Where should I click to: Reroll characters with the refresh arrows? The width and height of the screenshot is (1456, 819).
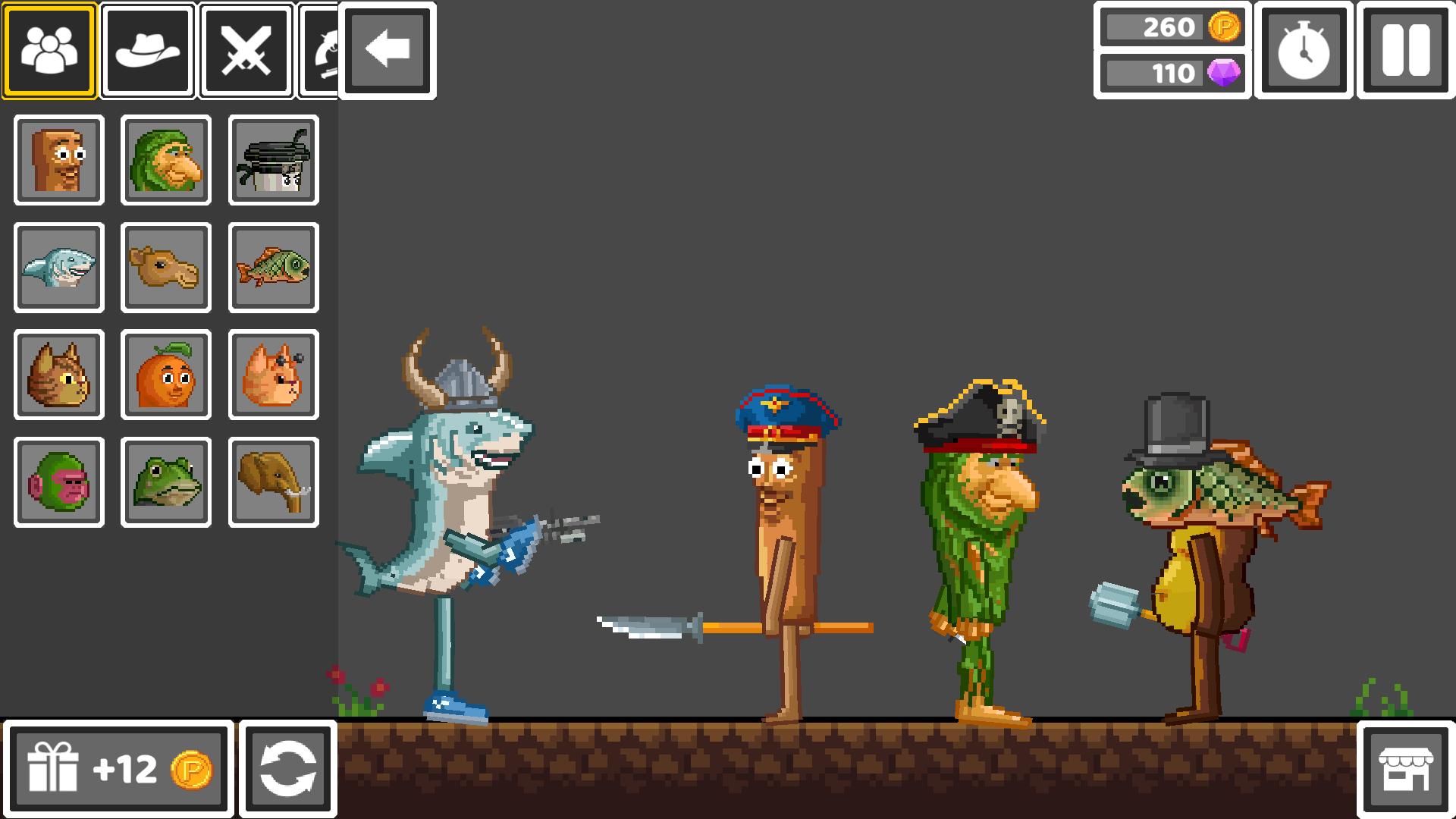pyautogui.click(x=288, y=767)
